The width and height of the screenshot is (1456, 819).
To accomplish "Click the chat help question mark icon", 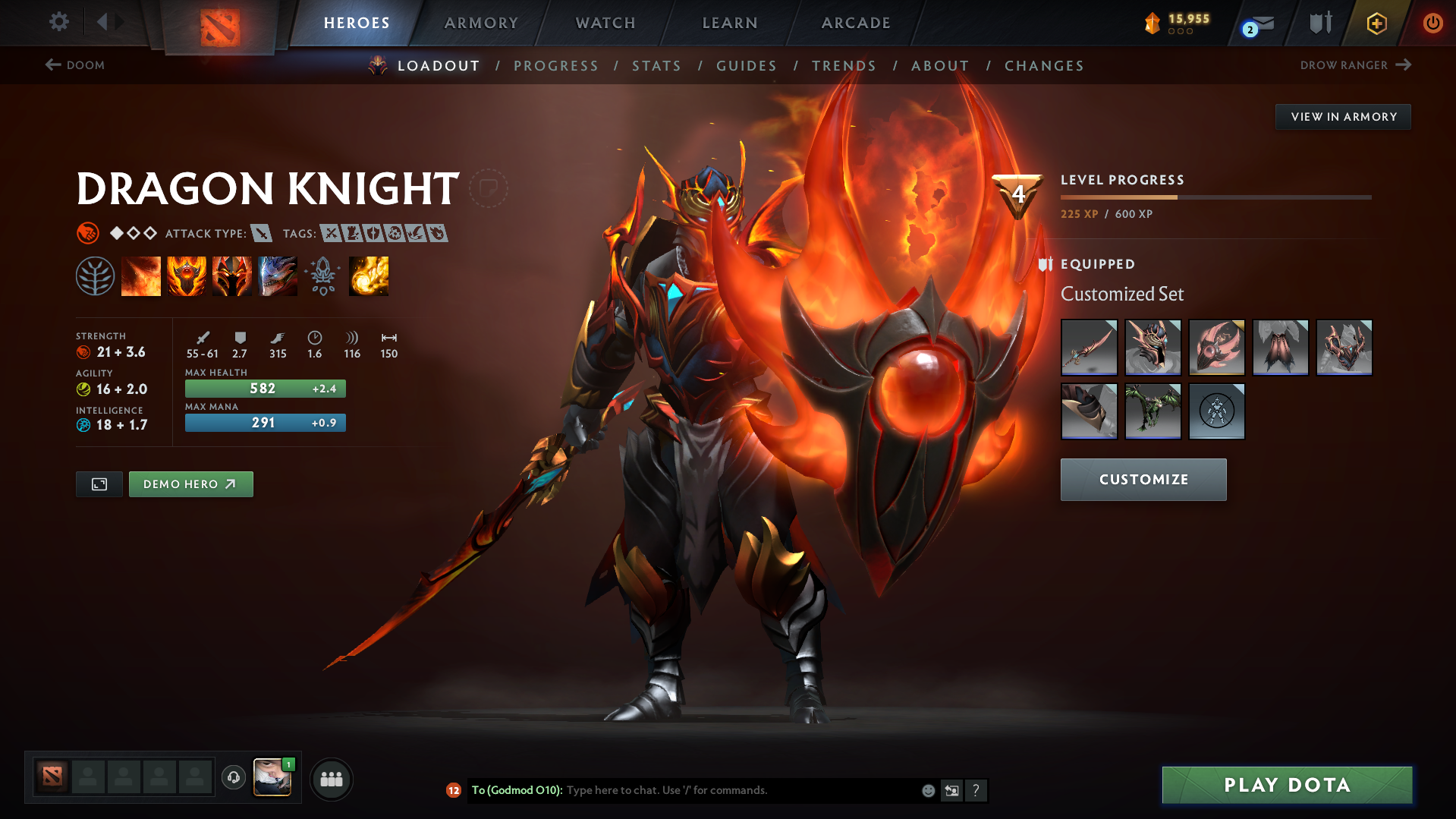I will click(976, 790).
